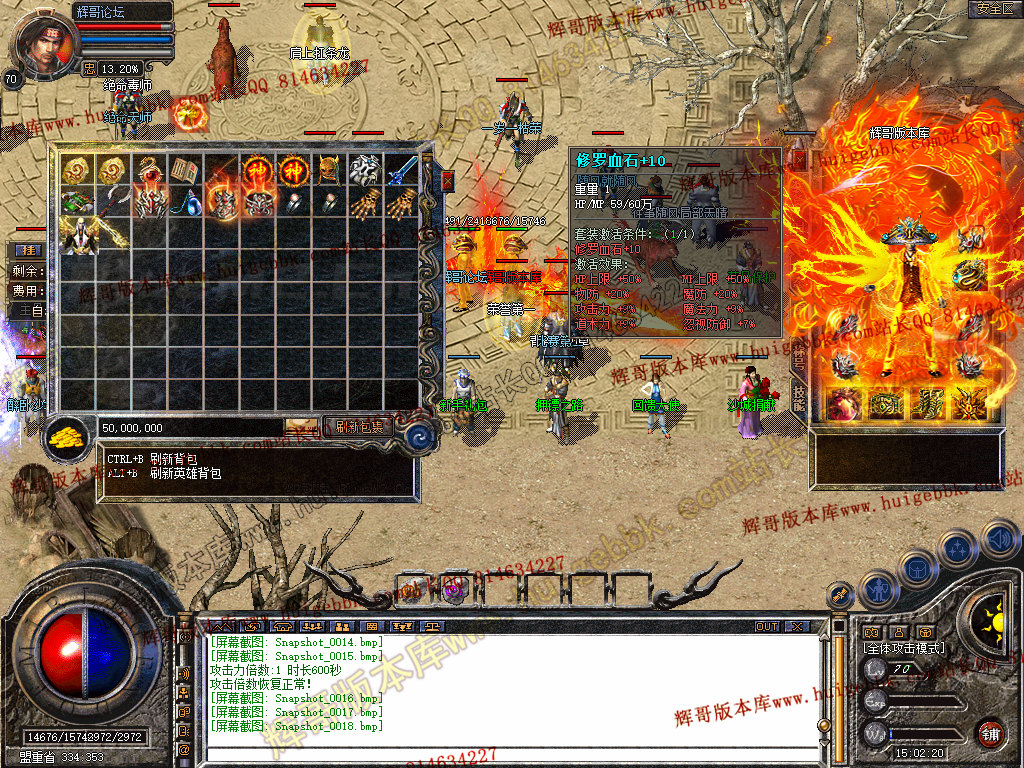Click the gold coins pile icon
1024x768 pixels.
pyautogui.click(x=68, y=436)
